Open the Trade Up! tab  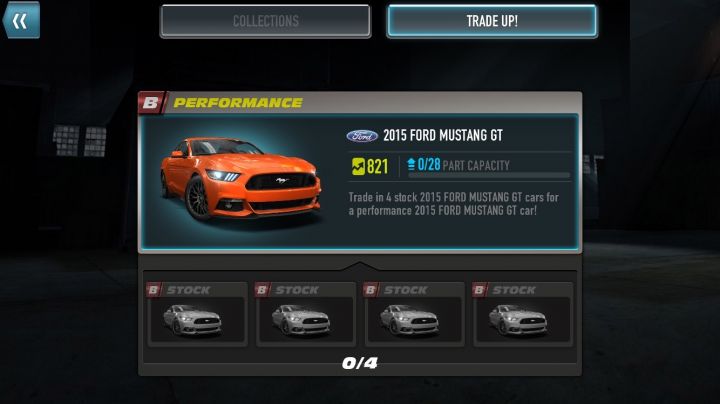[x=492, y=21]
